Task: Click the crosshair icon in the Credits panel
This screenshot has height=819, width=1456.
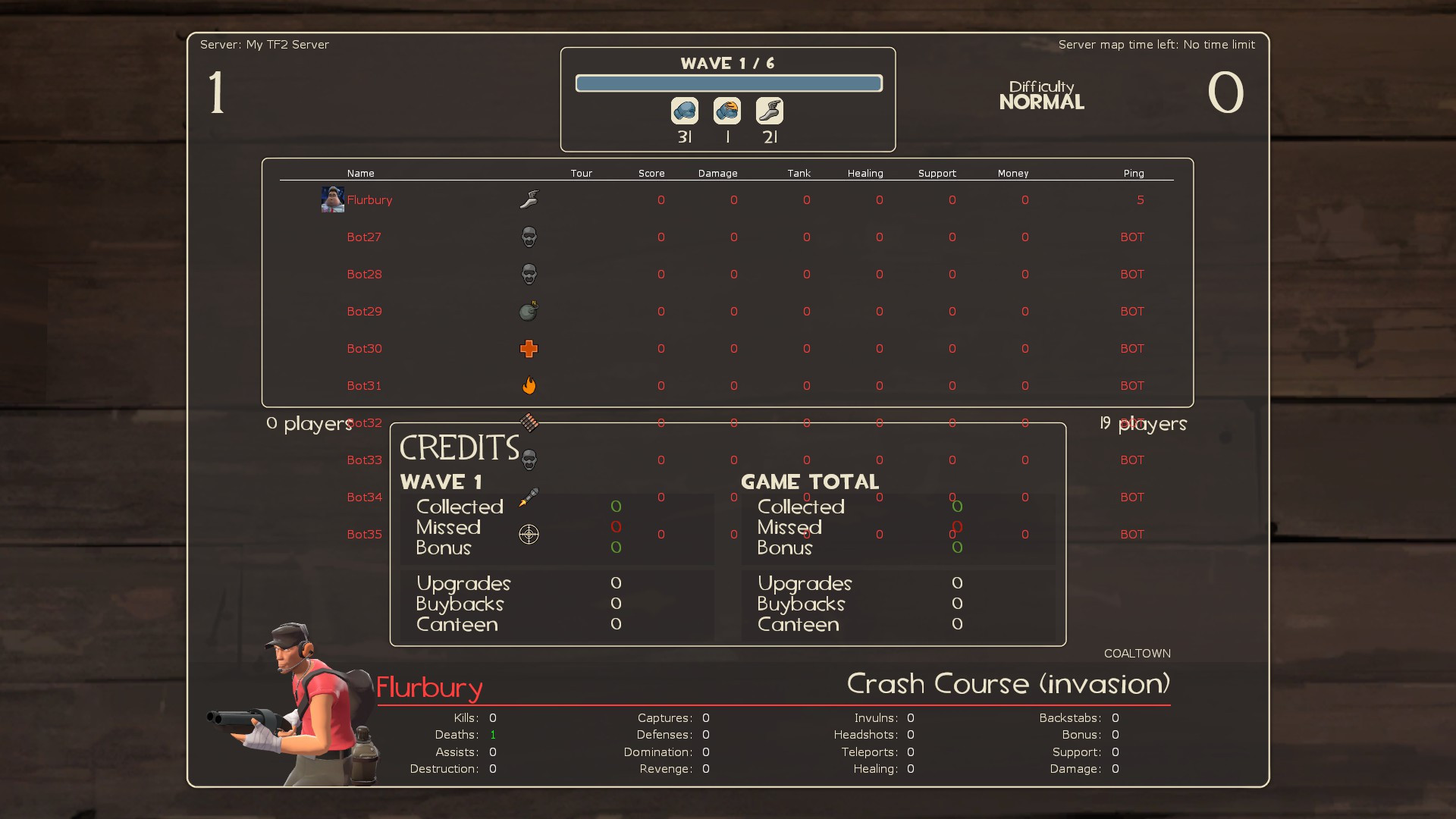Action: [529, 535]
